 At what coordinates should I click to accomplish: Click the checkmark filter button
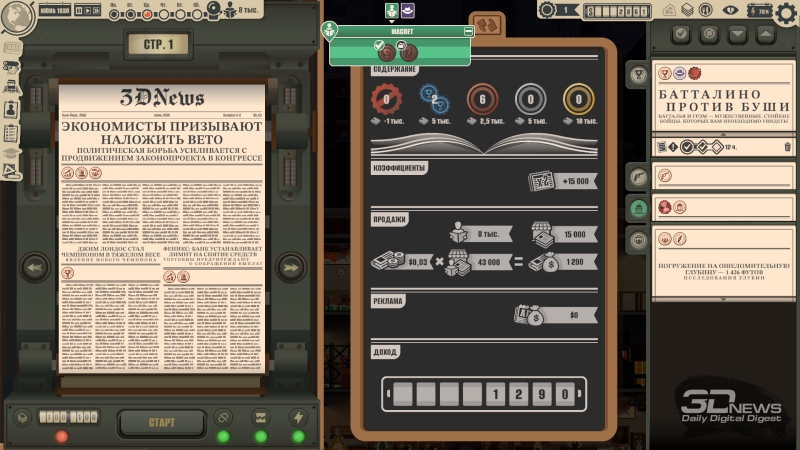point(681,35)
